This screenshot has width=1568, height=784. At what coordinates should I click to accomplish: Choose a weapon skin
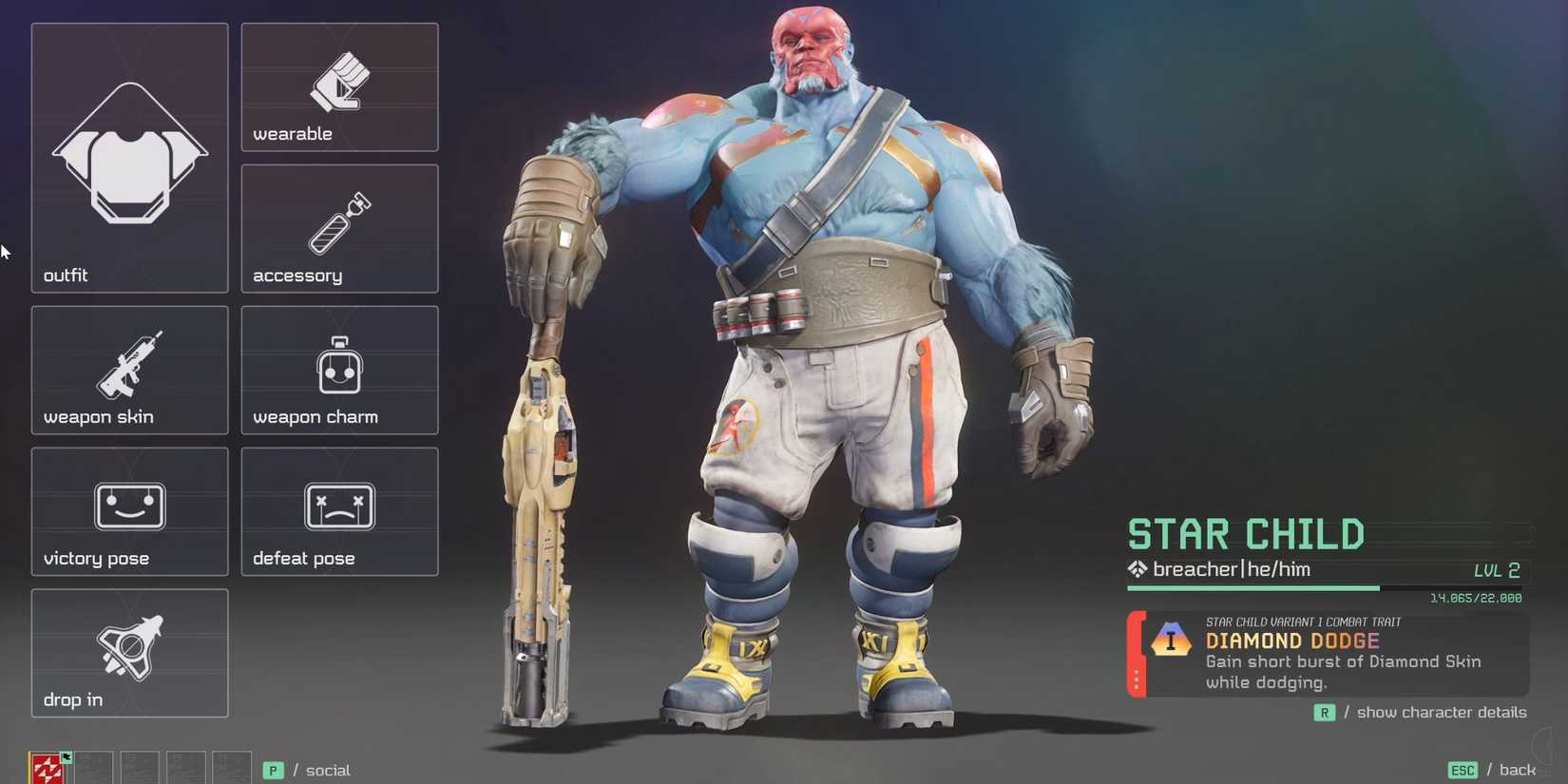point(128,371)
